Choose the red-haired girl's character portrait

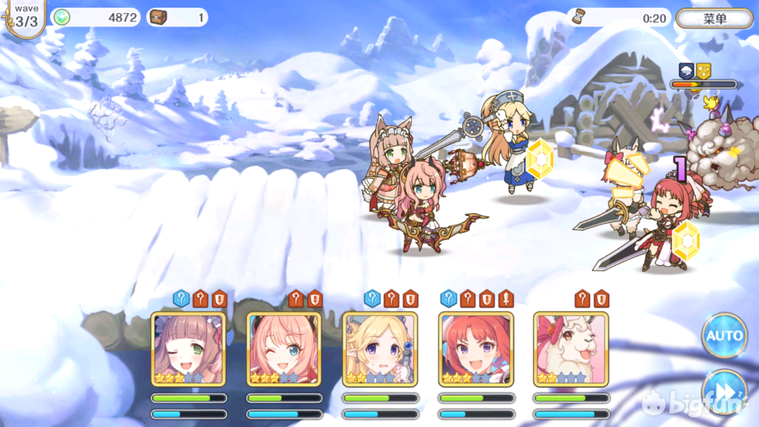pos(476,349)
